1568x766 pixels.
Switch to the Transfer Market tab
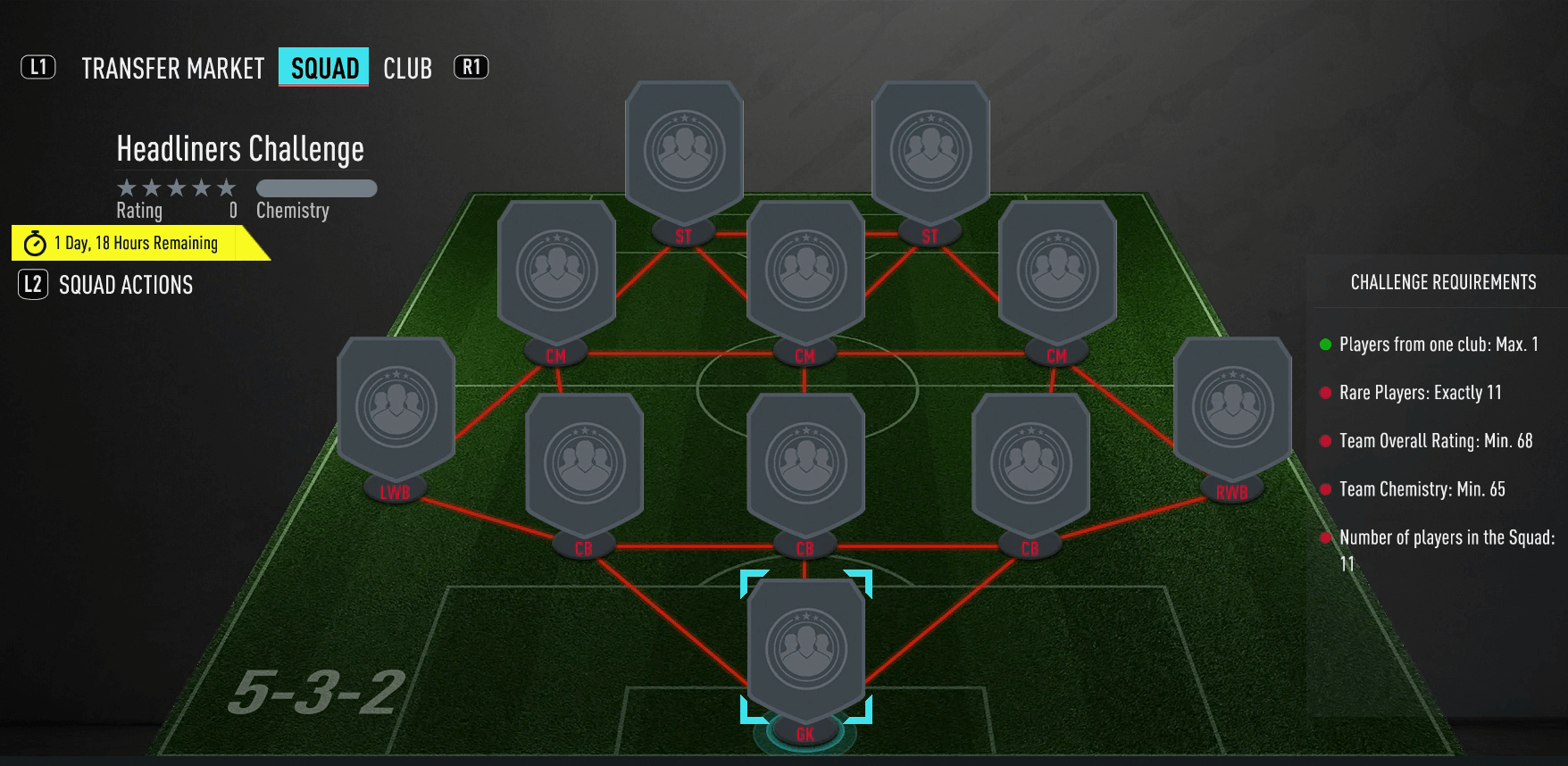(x=172, y=69)
